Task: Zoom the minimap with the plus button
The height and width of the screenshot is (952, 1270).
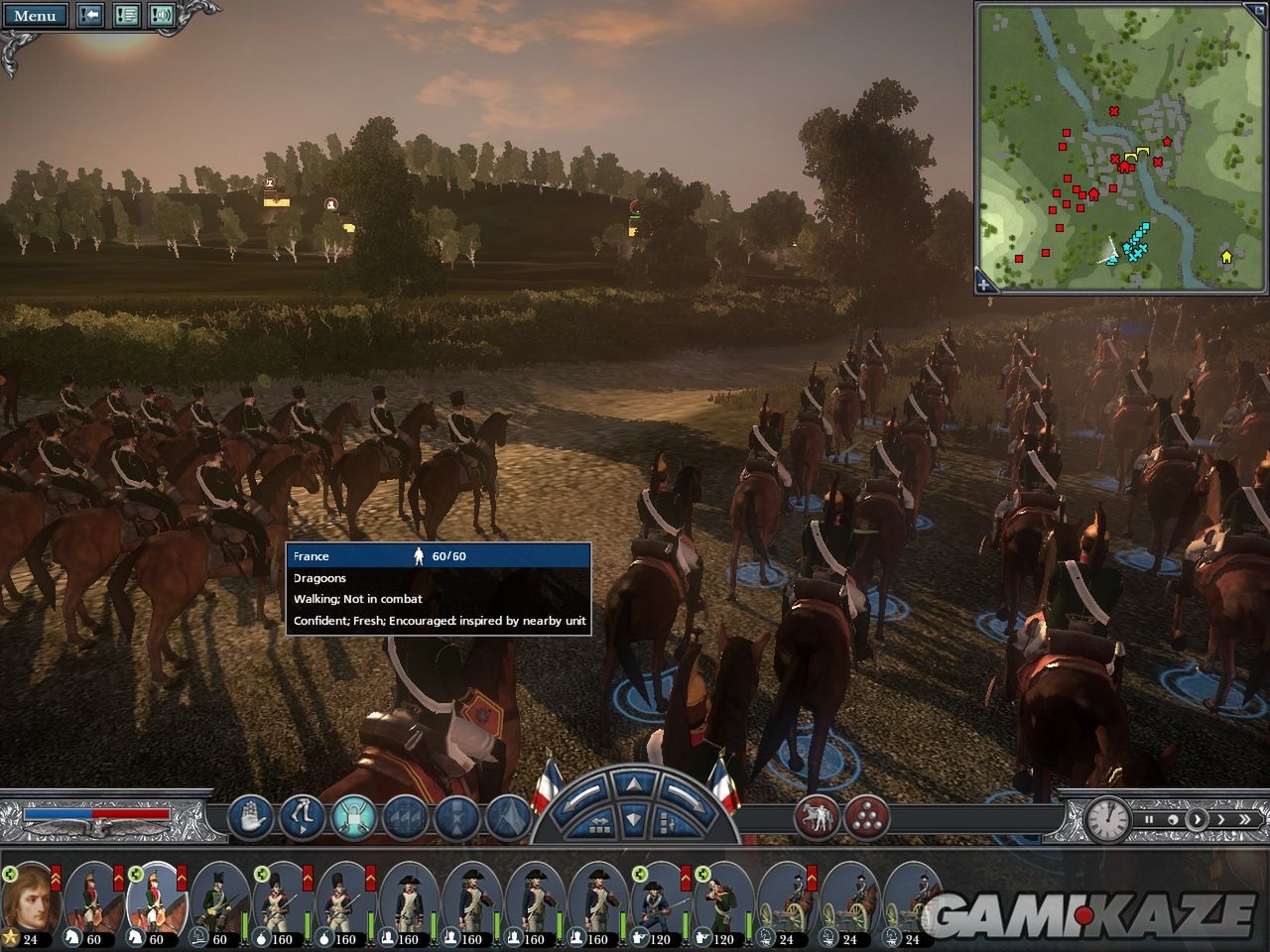Action: coord(983,285)
